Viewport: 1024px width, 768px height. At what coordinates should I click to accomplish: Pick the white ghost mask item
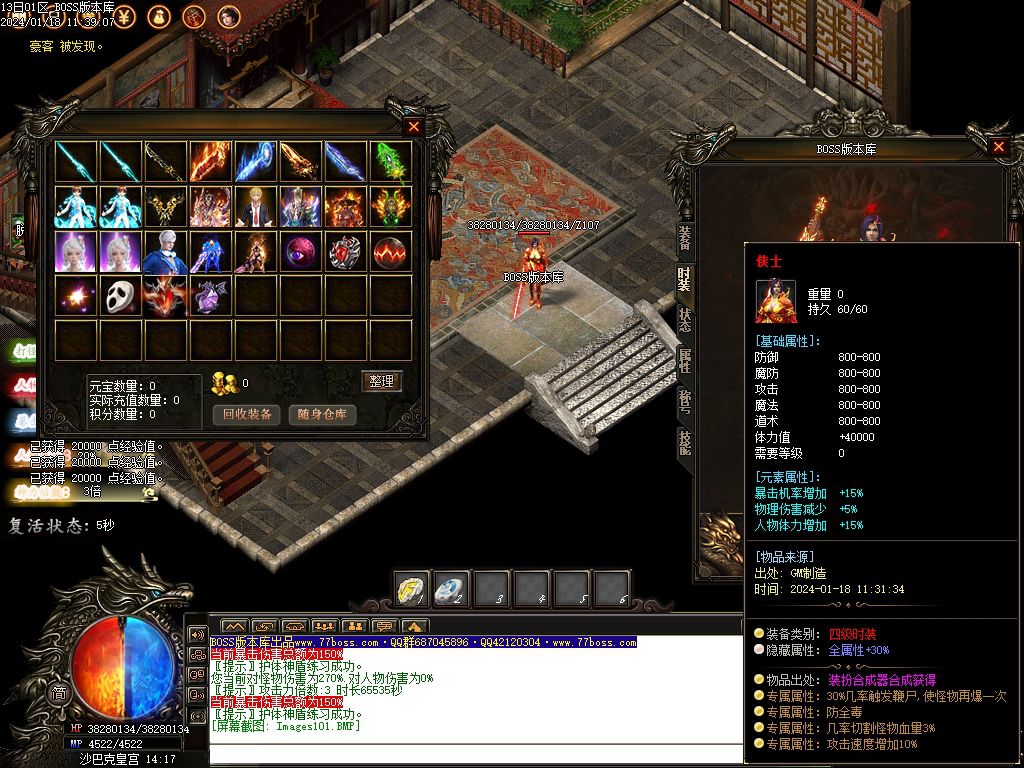pyautogui.click(x=121, y=296)
